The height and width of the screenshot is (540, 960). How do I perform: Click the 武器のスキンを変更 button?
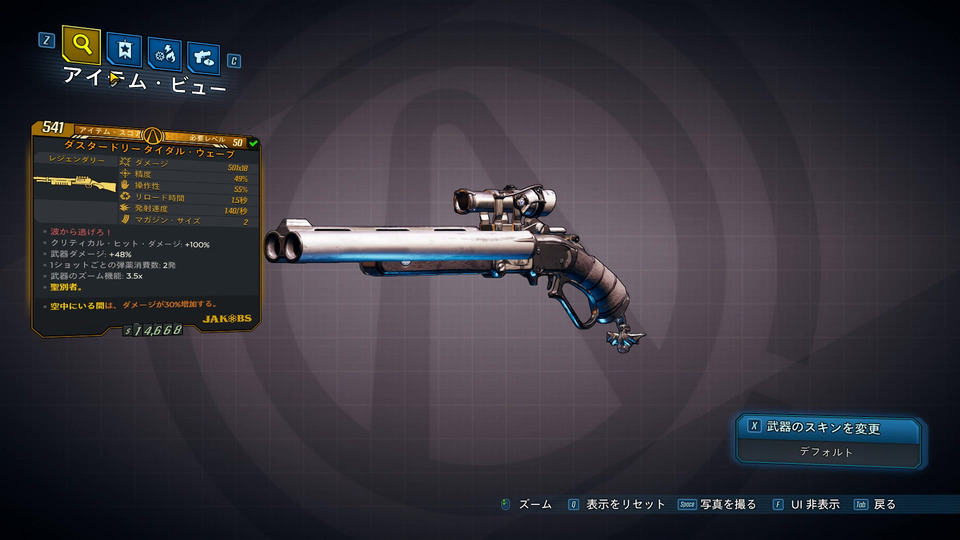[826, 427]
